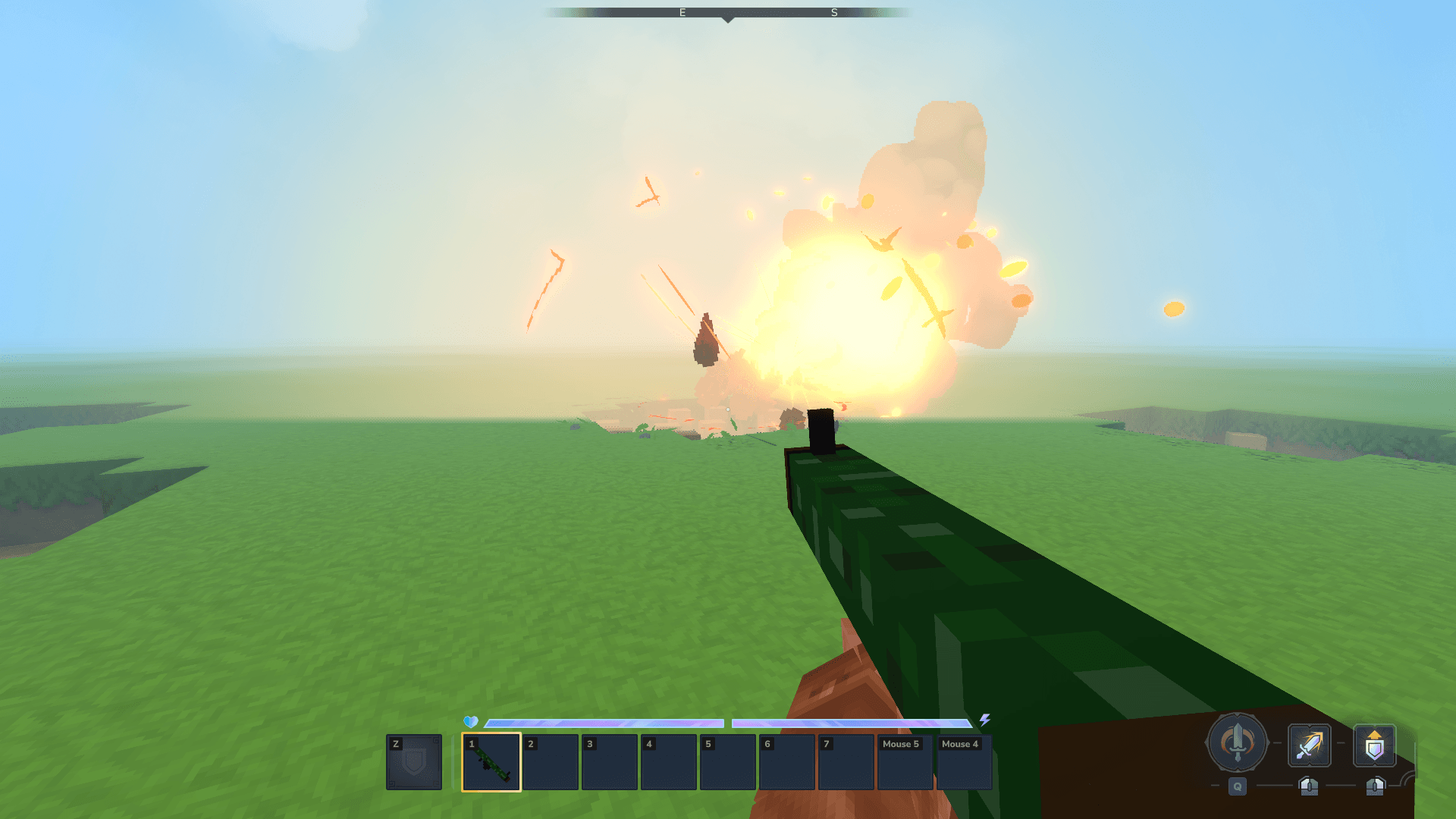Click the mouse icon under the shield ability
The image size is (1456, 819).
(1375, 787)
